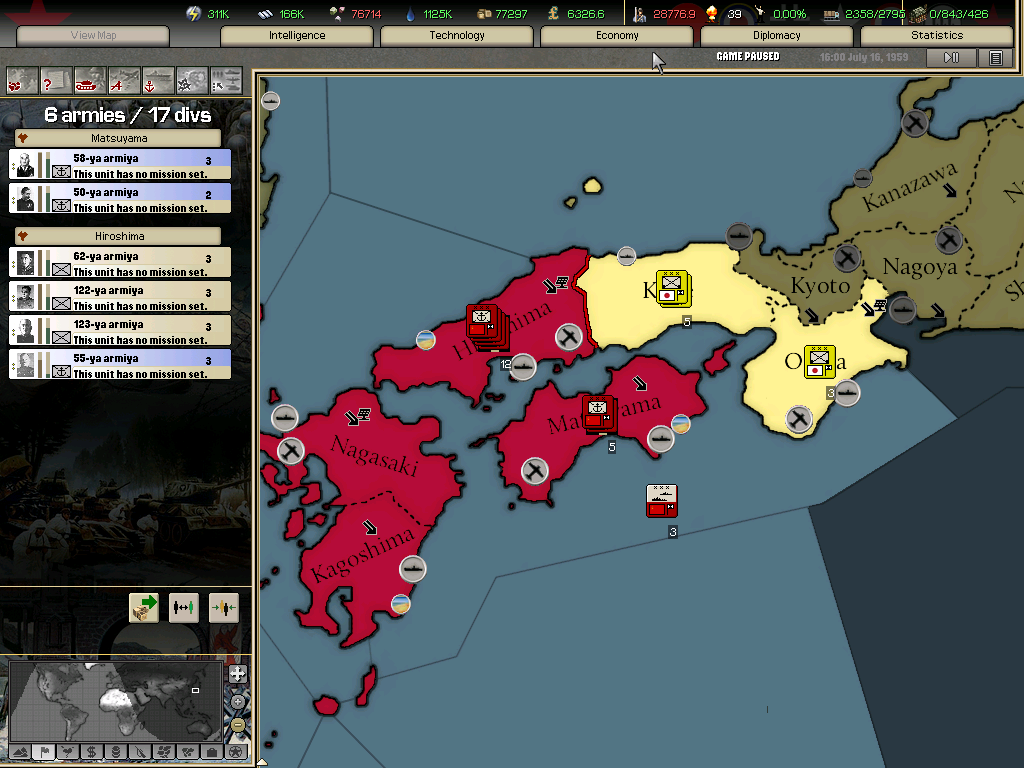Click the supply crate green arrow button

(144, 608)
